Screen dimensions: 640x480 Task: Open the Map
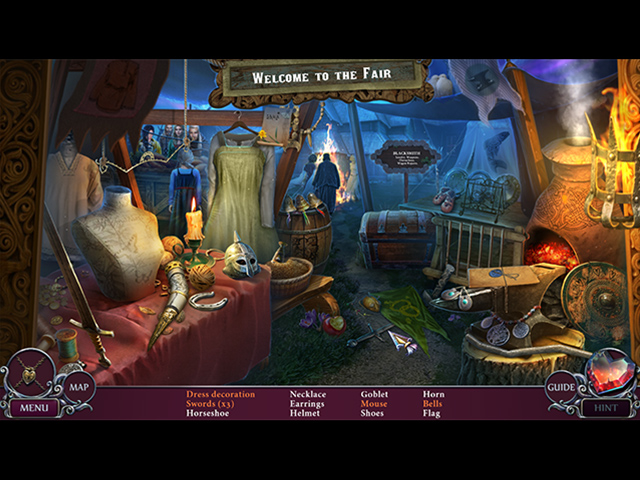point(79,387)
